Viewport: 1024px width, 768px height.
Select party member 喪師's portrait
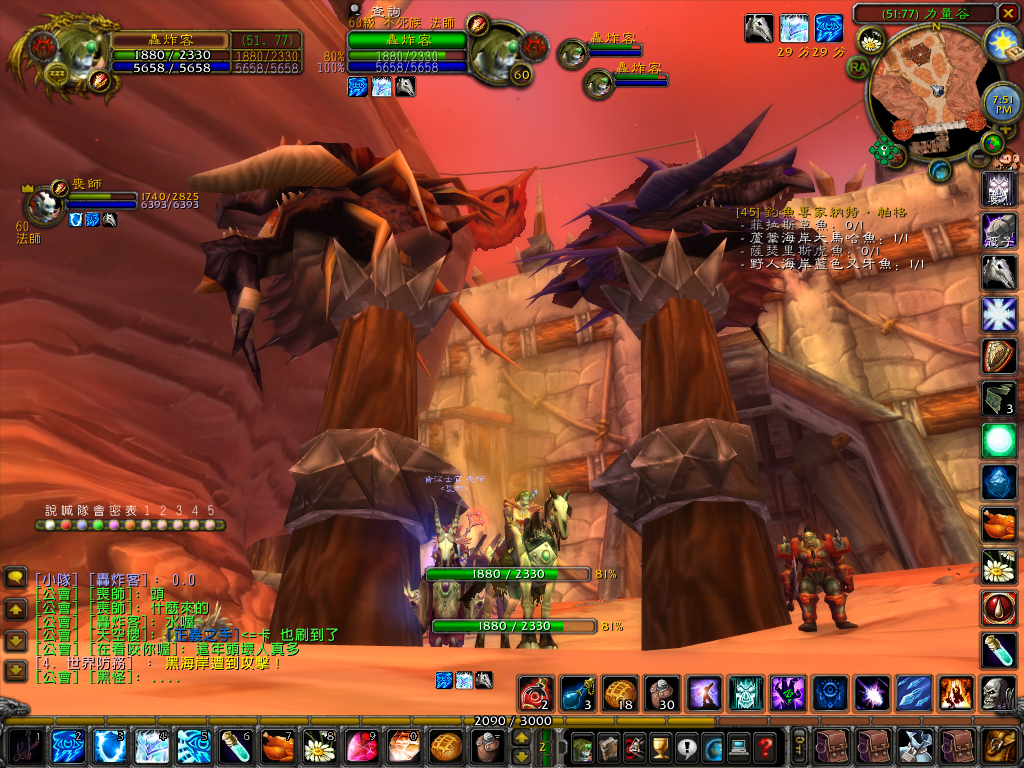[x=44, y=207]
